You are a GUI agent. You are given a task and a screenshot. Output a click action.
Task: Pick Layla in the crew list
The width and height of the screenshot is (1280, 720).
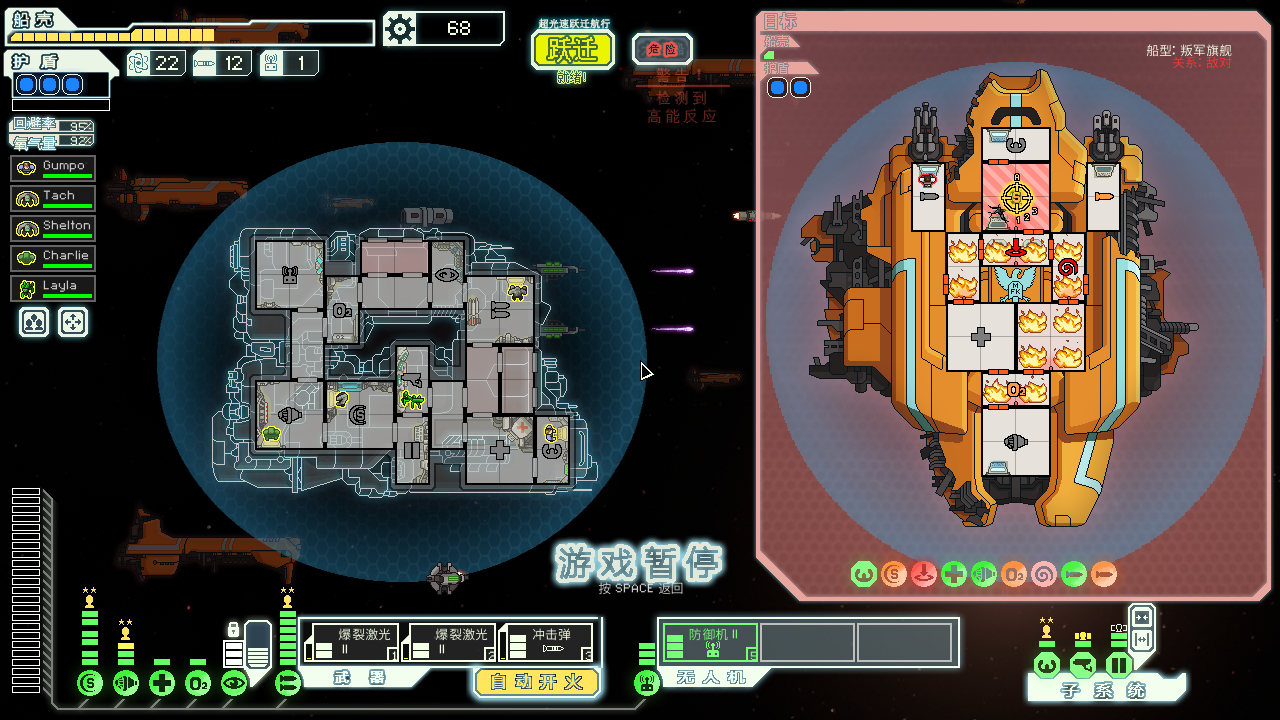tap(54, 288)
